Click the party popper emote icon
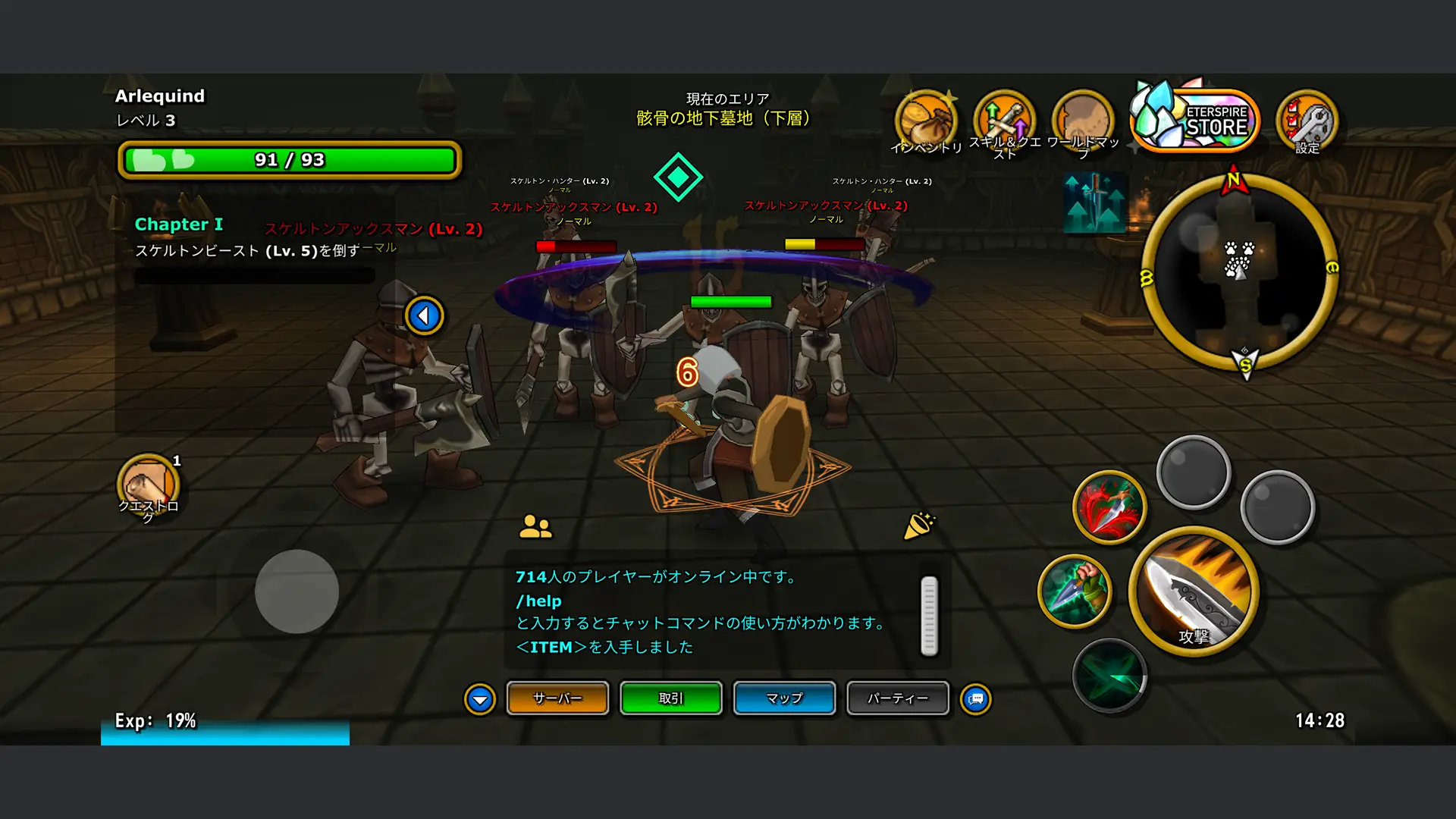 [x=919, y=526]
